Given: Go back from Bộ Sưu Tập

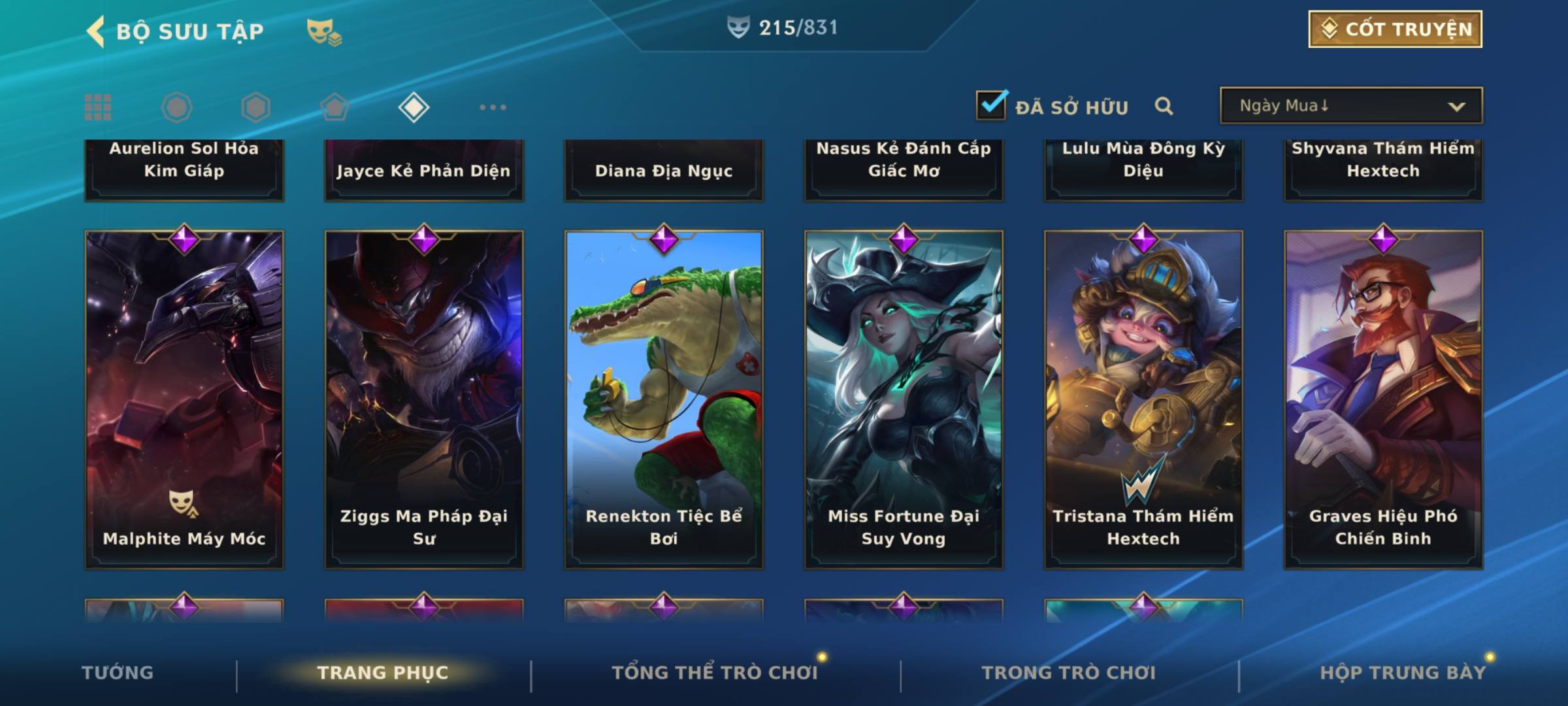Looking at the screenshot, I should [x=96, y=31].
